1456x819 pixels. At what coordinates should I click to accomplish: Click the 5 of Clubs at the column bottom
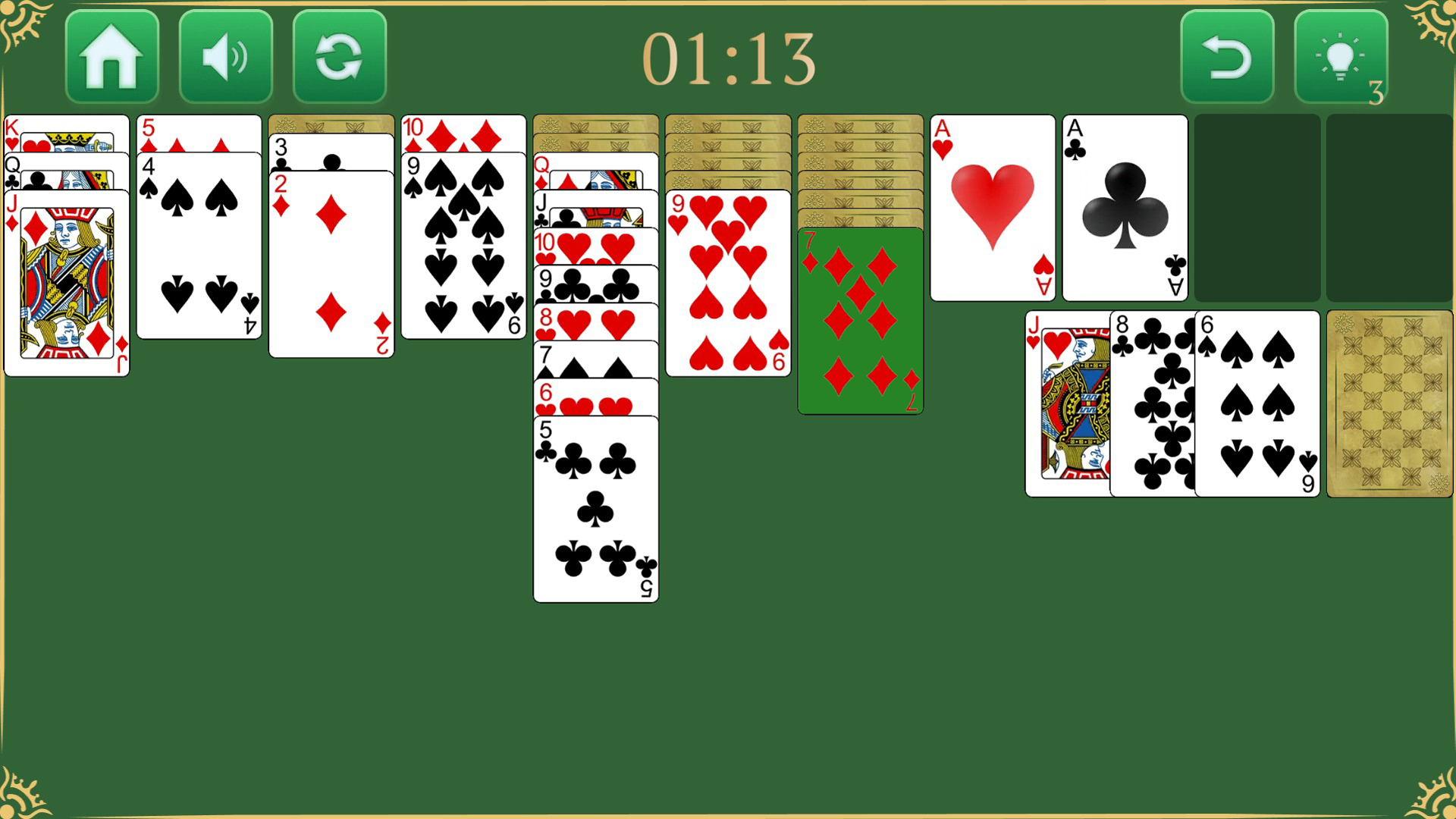[x=595, y=508]
